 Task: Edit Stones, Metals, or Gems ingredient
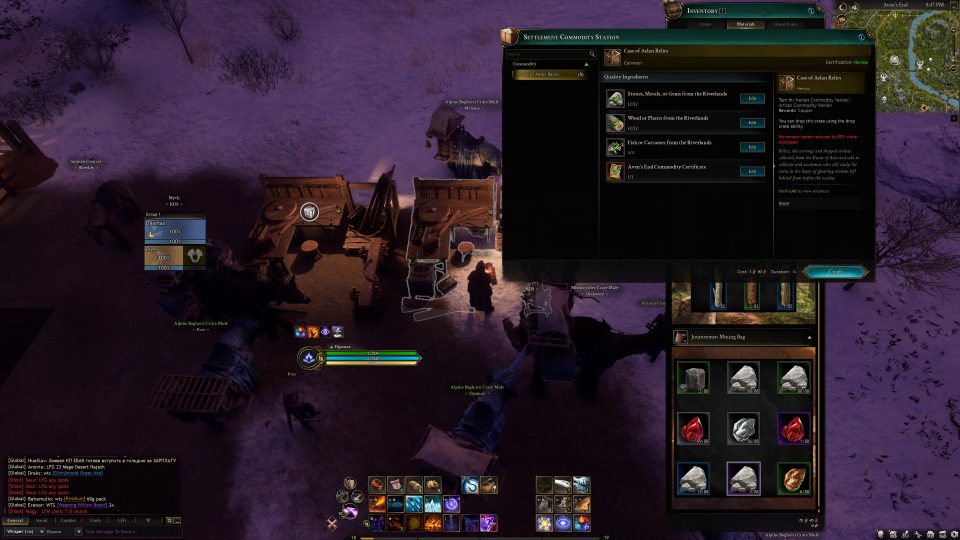pos(752,98)
